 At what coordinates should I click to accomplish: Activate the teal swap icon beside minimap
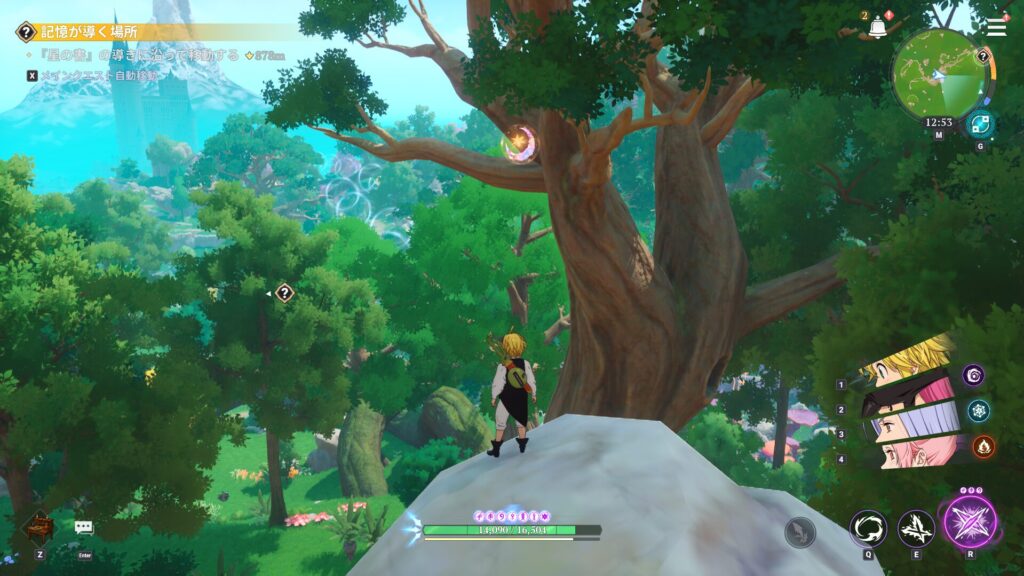pyautogui.click(x=979, y=125)
